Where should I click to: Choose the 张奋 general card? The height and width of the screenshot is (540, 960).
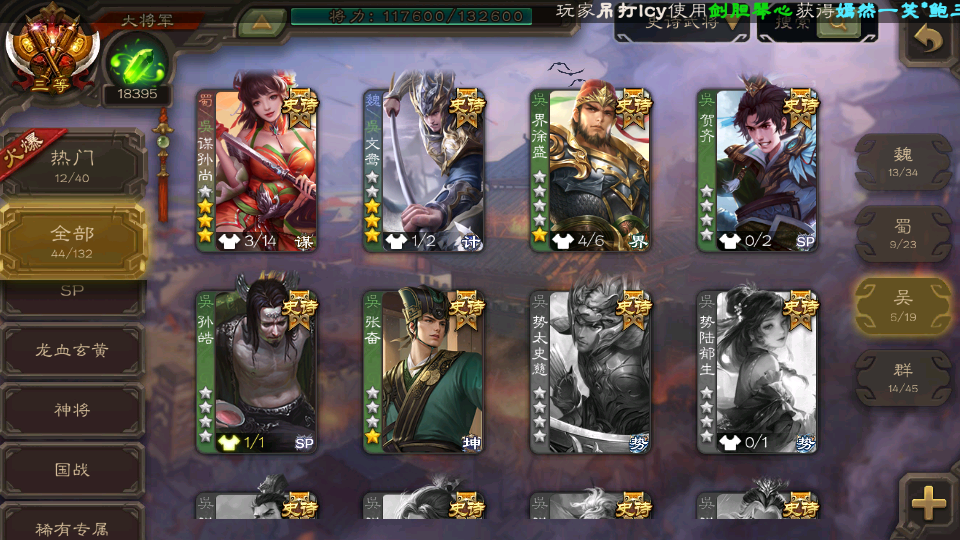(424, 371)
